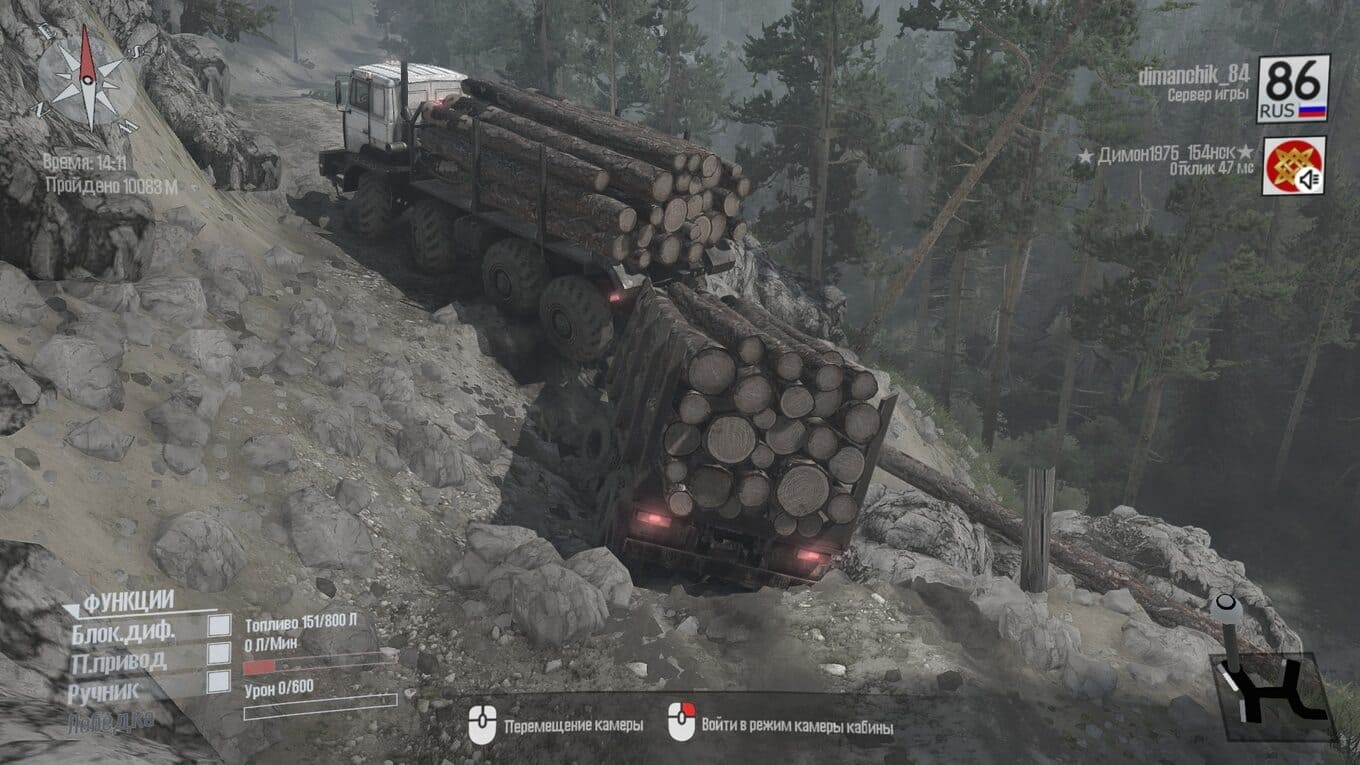Click the compass rose icon

86,78
